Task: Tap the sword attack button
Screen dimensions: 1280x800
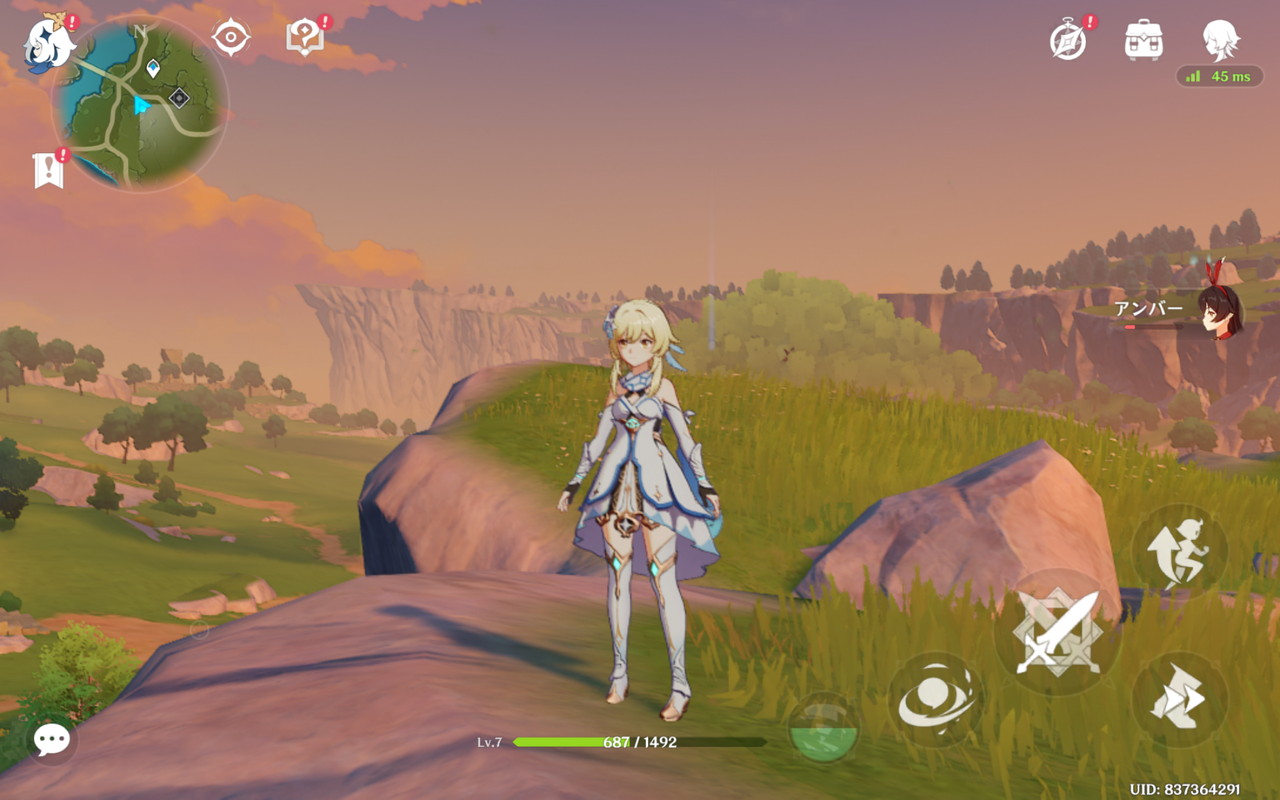Action: 1057,632
